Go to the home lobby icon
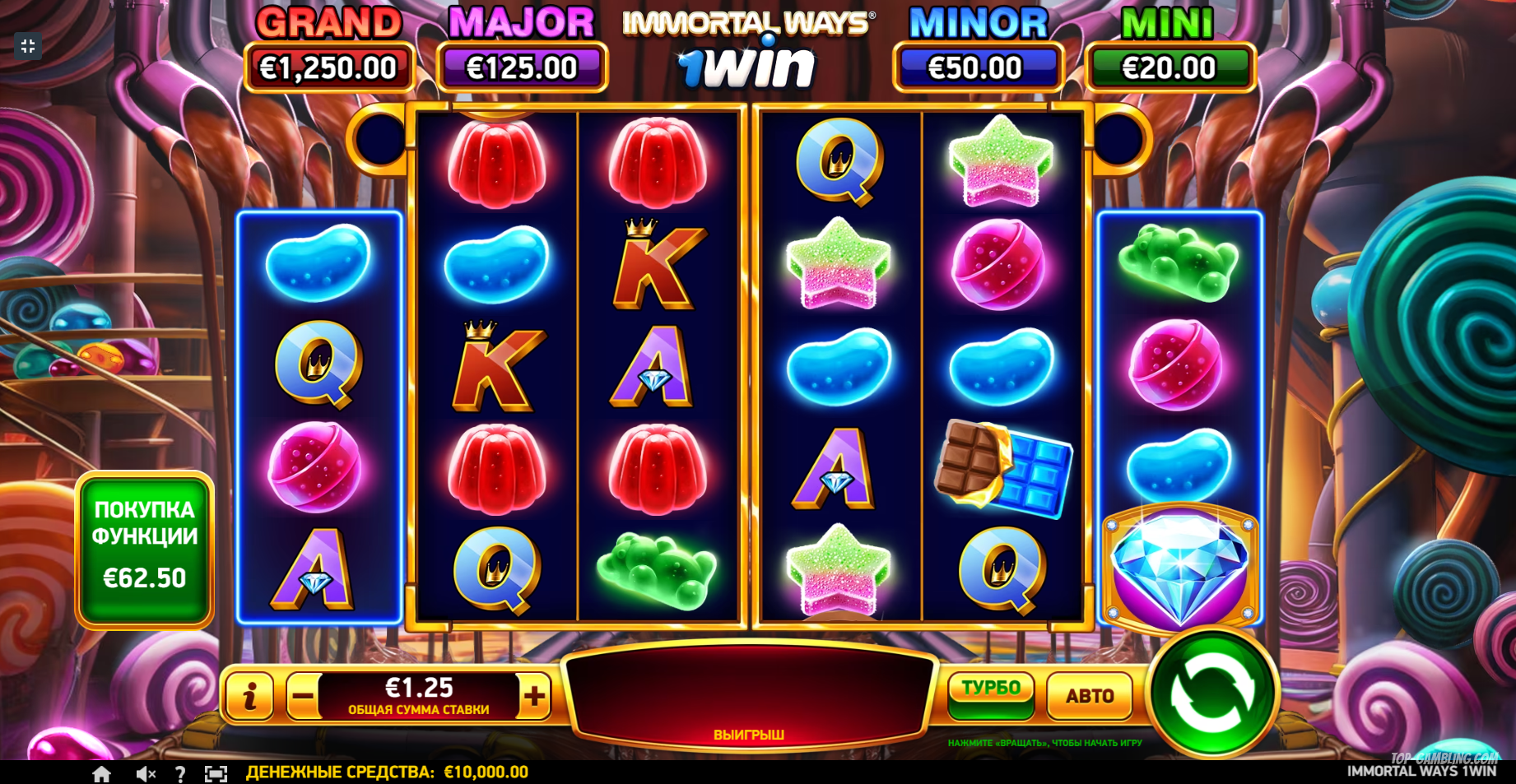The image size is (1516, 784). pos(101,773)
